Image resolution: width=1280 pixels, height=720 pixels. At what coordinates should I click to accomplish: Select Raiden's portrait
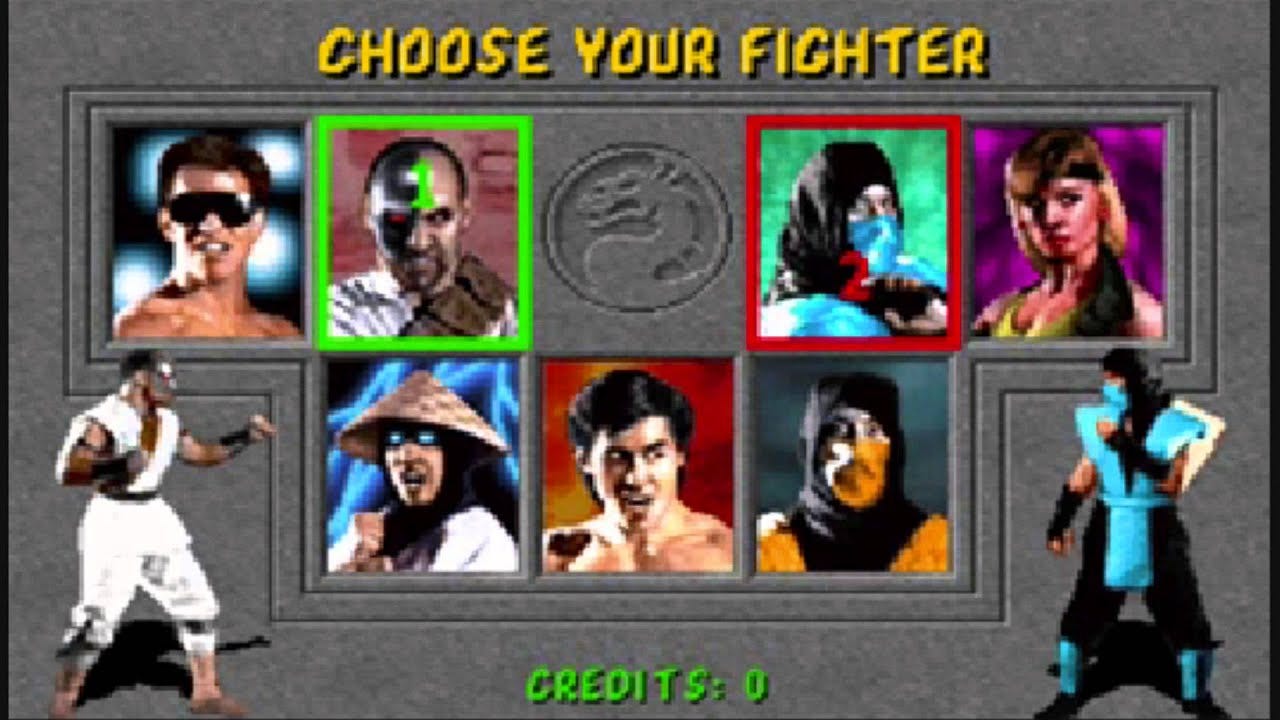pyautogui.click(x=423, y=470)
